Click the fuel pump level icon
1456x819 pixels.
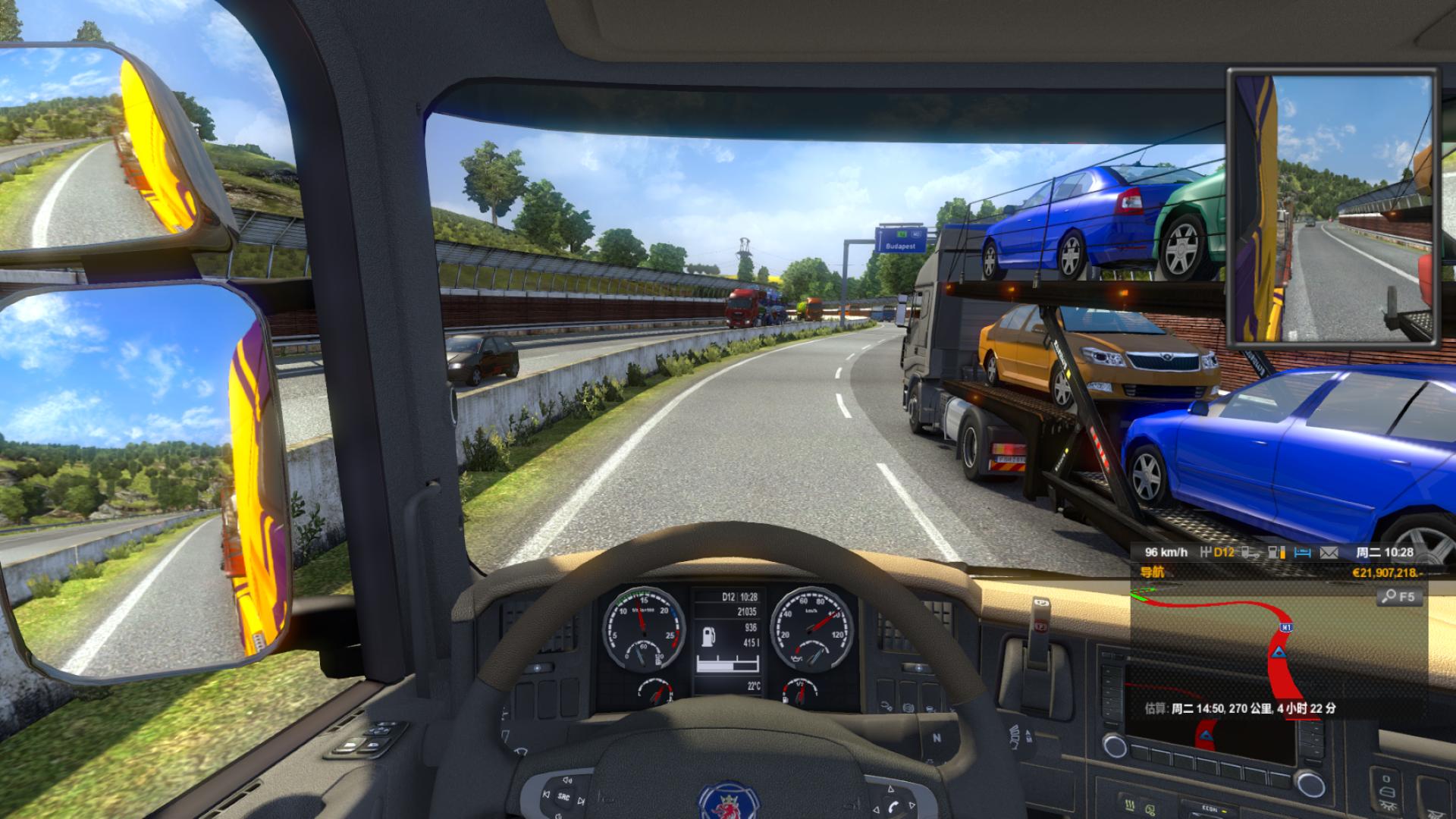[x=1277, y=553]
